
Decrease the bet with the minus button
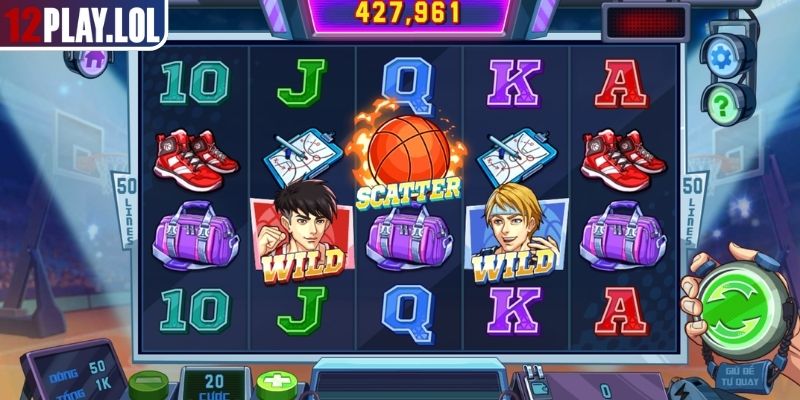click(148, 384)
